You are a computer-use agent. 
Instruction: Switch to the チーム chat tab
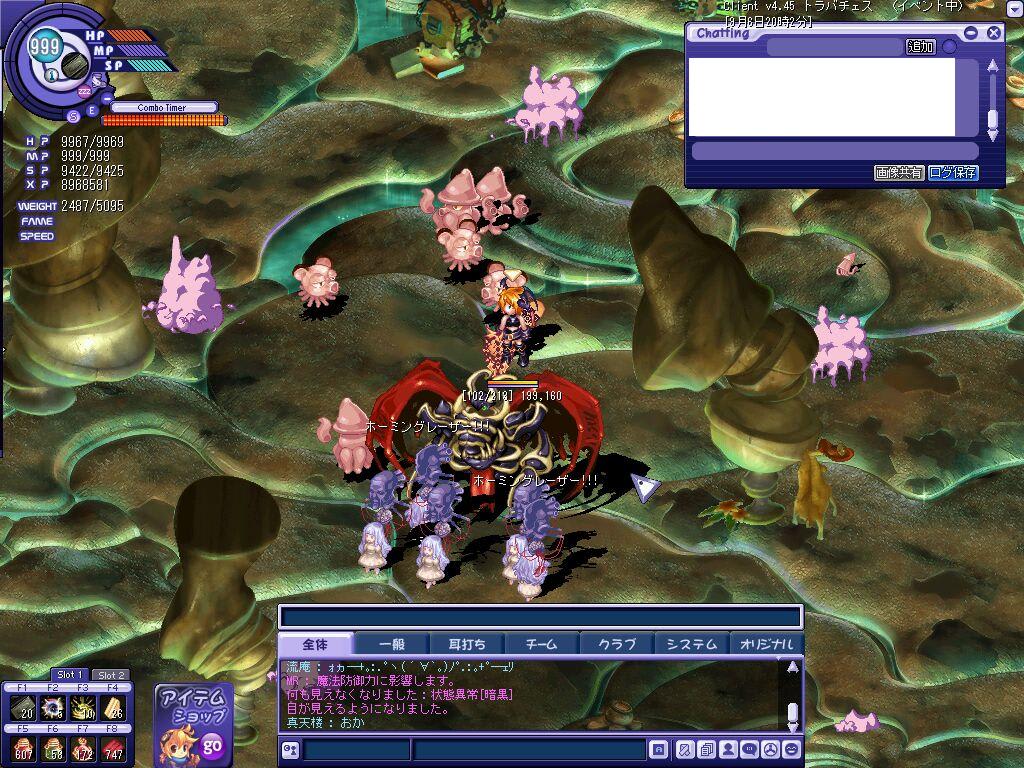542,644
